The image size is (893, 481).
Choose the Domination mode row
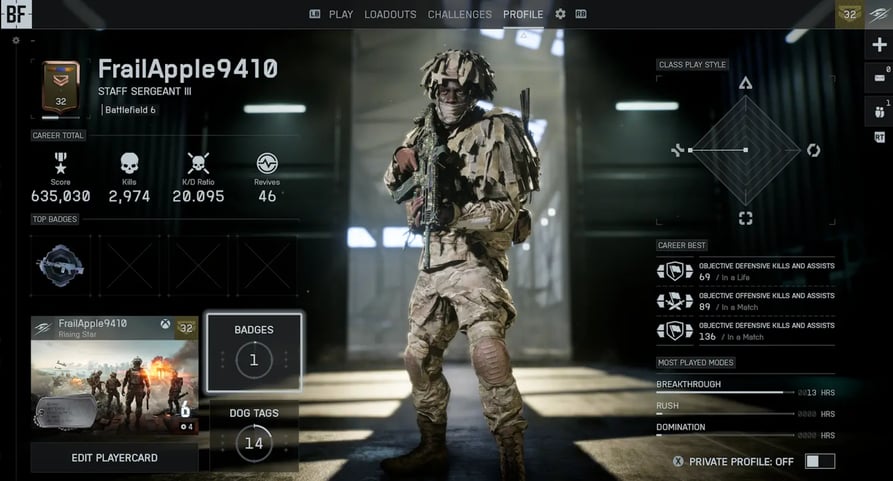[x=745, y=431]
